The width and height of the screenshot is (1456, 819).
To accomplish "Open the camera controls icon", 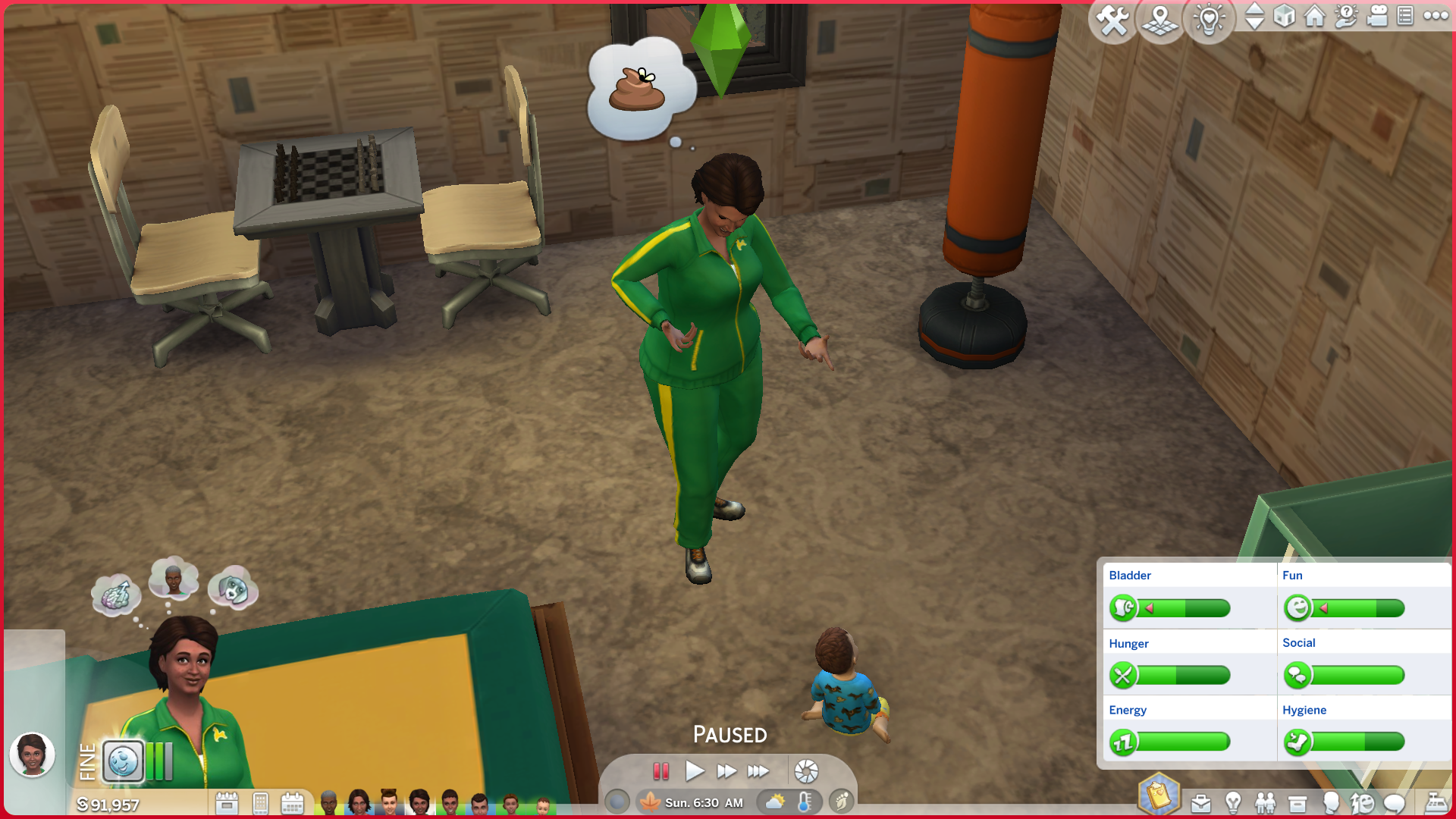I will pyautogui.click(x=1376, y=16).
